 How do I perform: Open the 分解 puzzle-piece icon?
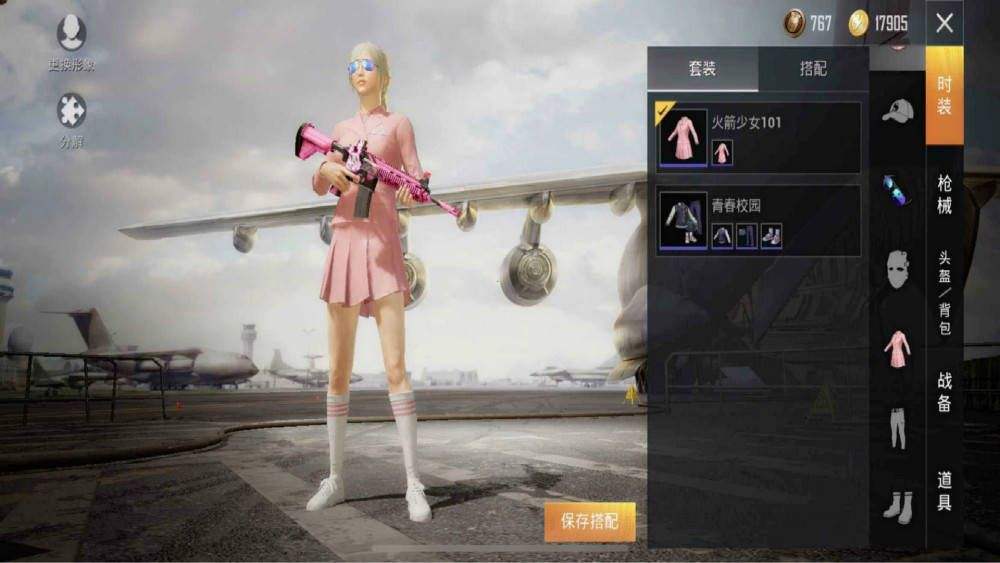[71, 111]
